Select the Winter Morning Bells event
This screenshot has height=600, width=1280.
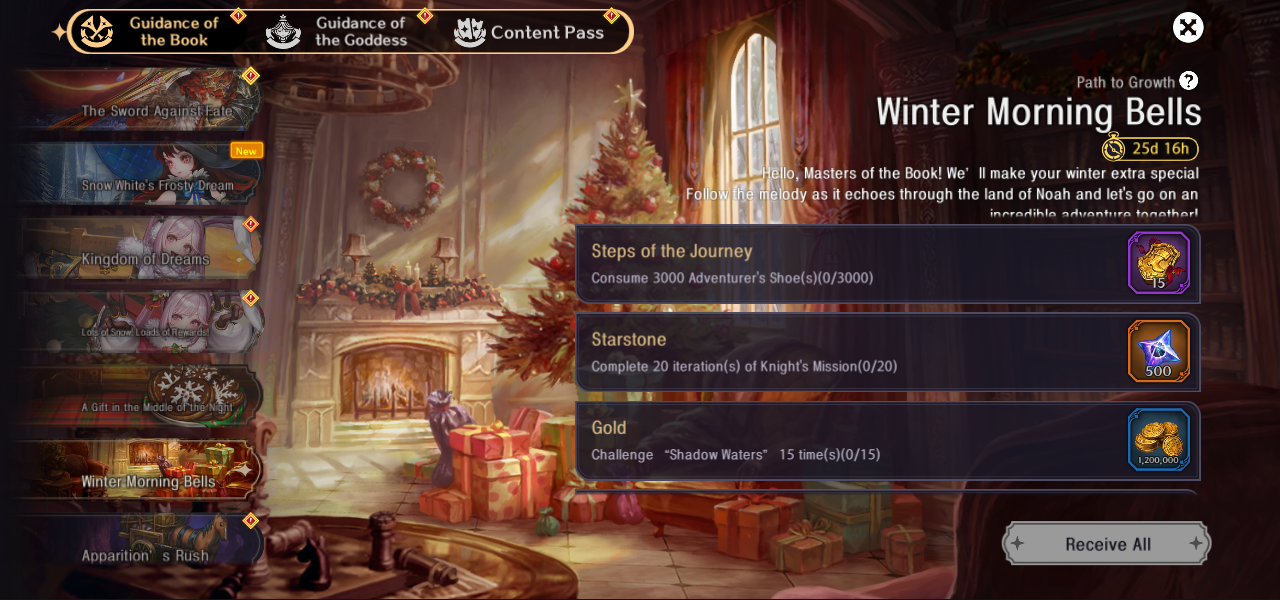[x=140, y=471]
